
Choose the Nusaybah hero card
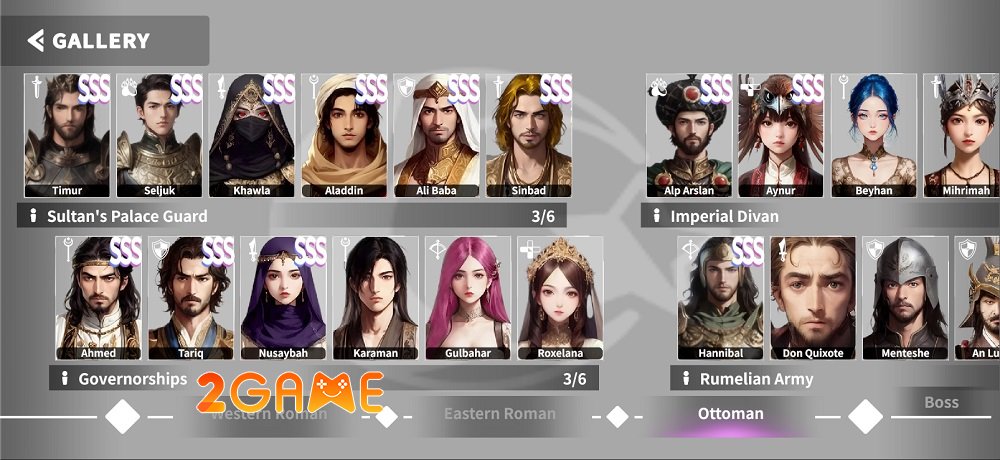coord(284,298)
